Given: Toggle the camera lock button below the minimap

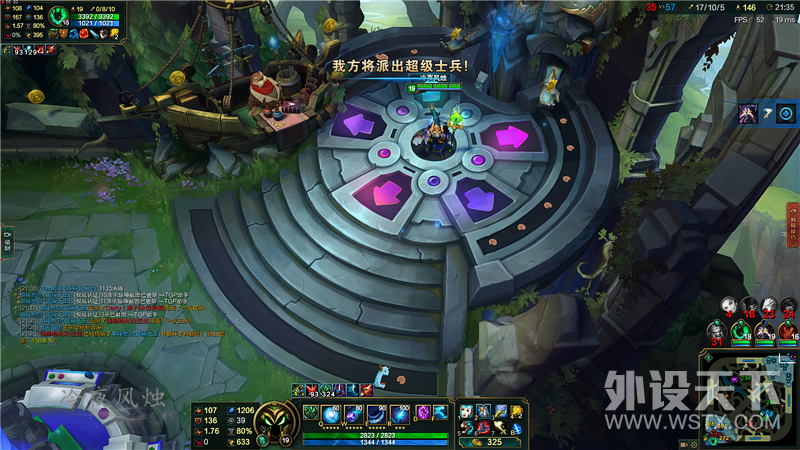Looking at the screenshot, I should tap(708, 357).
